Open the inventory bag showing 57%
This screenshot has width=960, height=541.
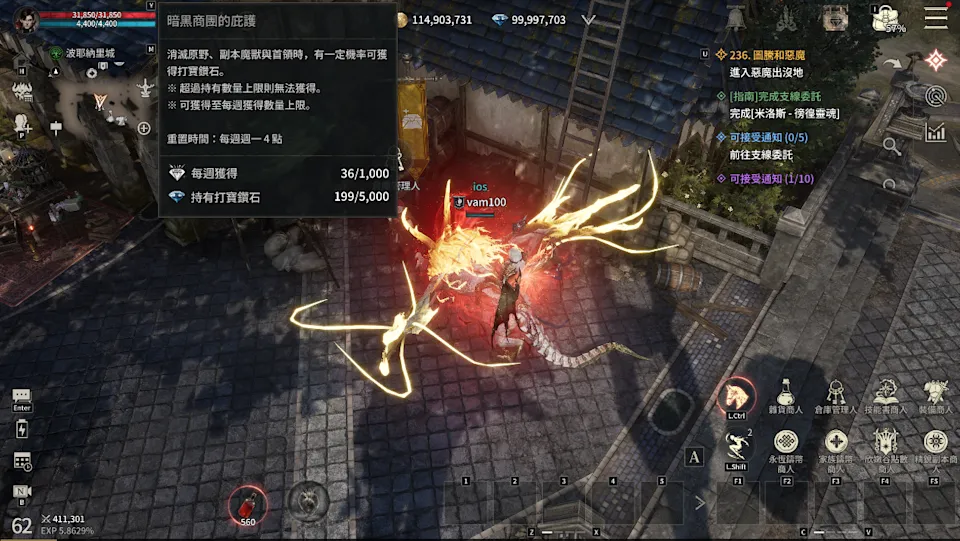pos(886,18)
